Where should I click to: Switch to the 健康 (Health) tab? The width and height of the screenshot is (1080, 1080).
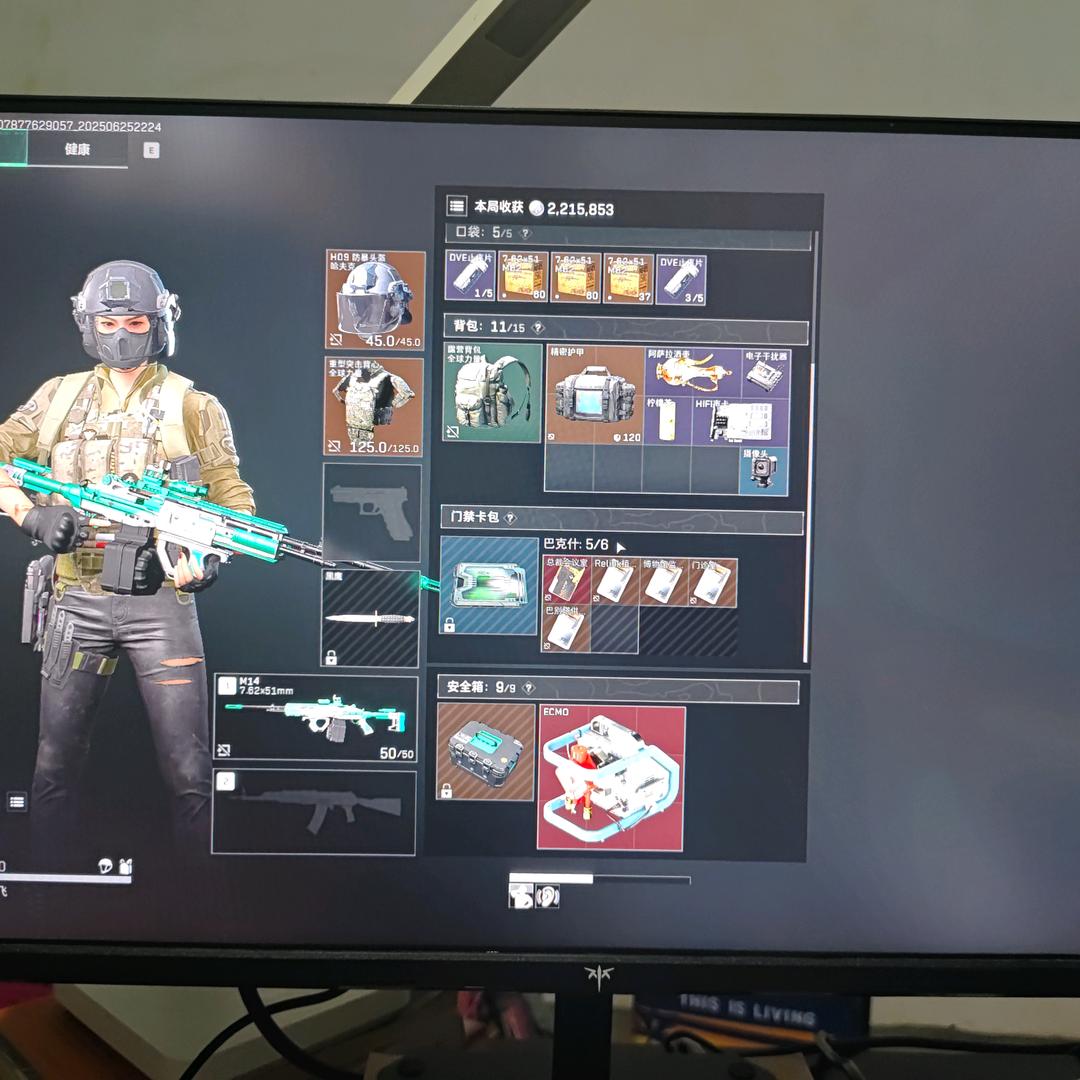tap(78, 150)
